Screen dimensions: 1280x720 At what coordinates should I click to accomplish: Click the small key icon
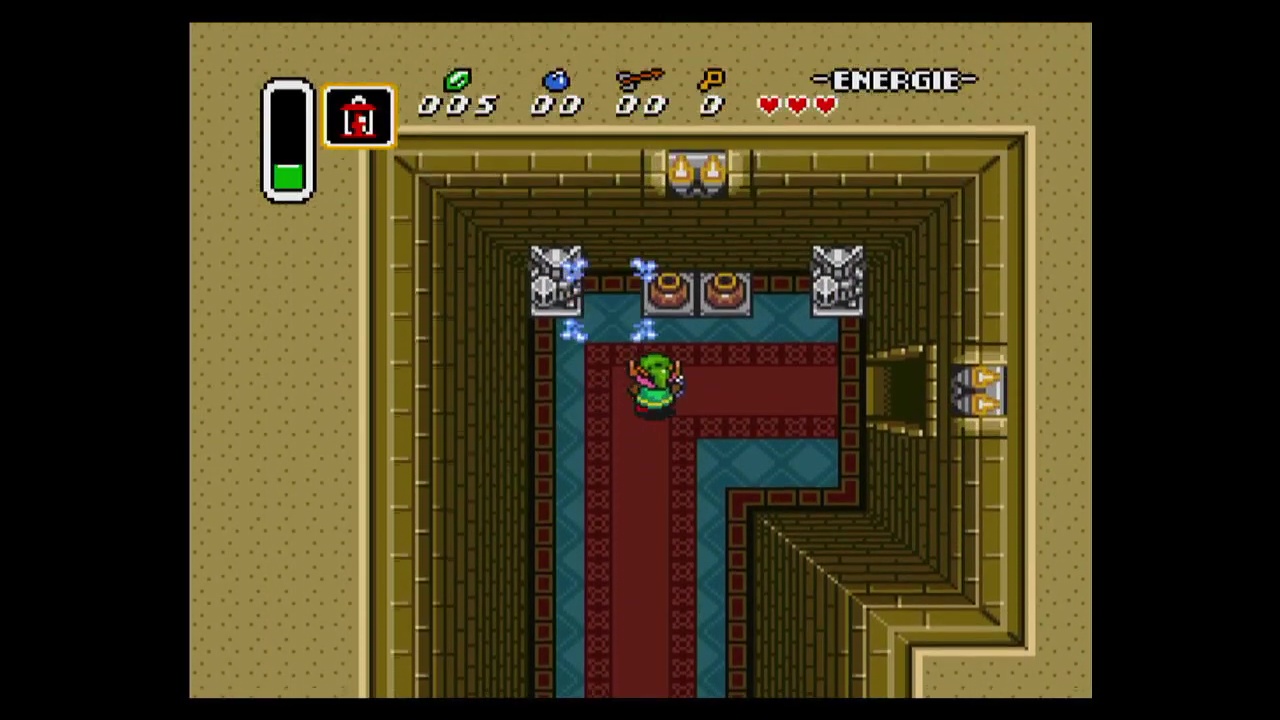click(x=711, y=79)
